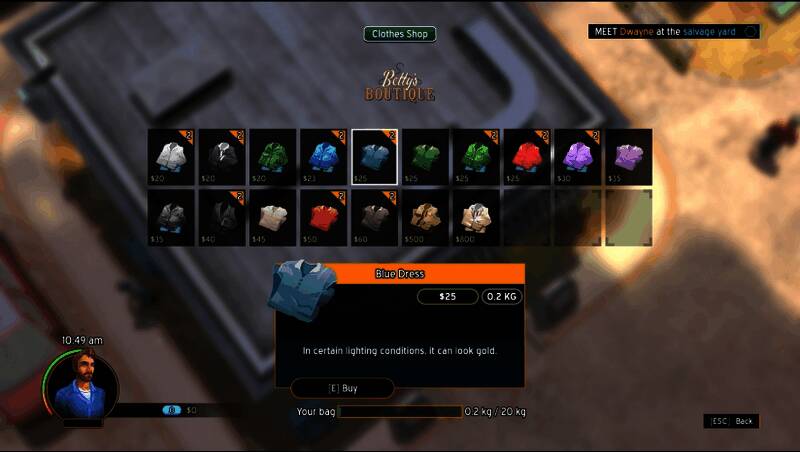The height and width of the screenshot is (452, 800).
Task: Choose the green outfit priced $20
Action: tap(274, 157)
